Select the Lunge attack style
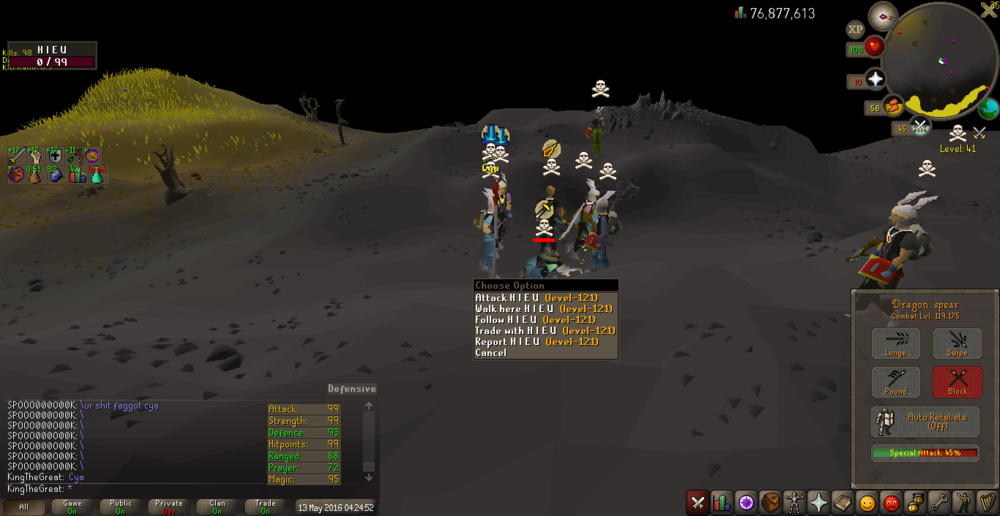 pos(896,344)
